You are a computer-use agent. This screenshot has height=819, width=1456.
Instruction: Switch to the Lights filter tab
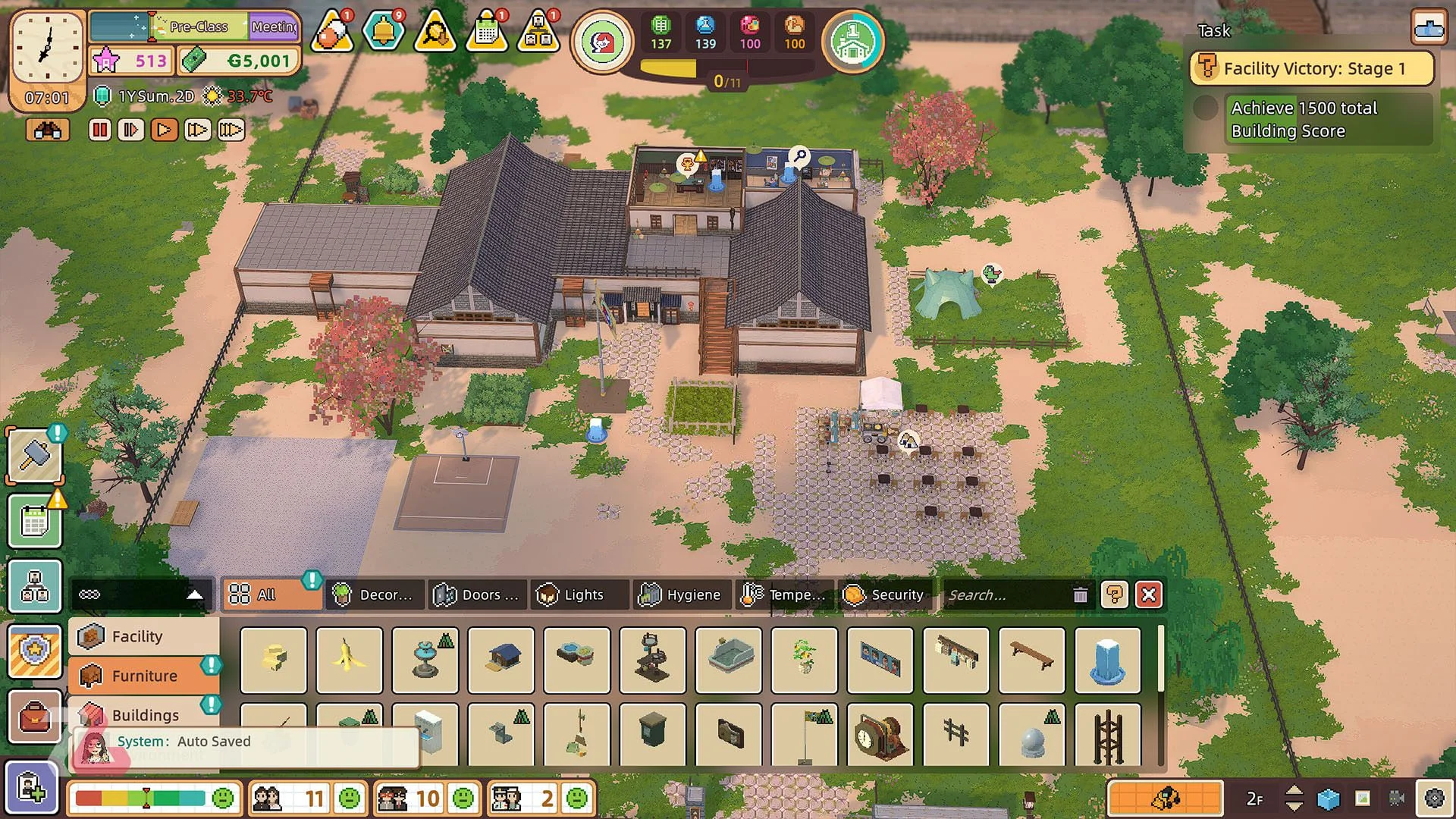click(580, 595)
